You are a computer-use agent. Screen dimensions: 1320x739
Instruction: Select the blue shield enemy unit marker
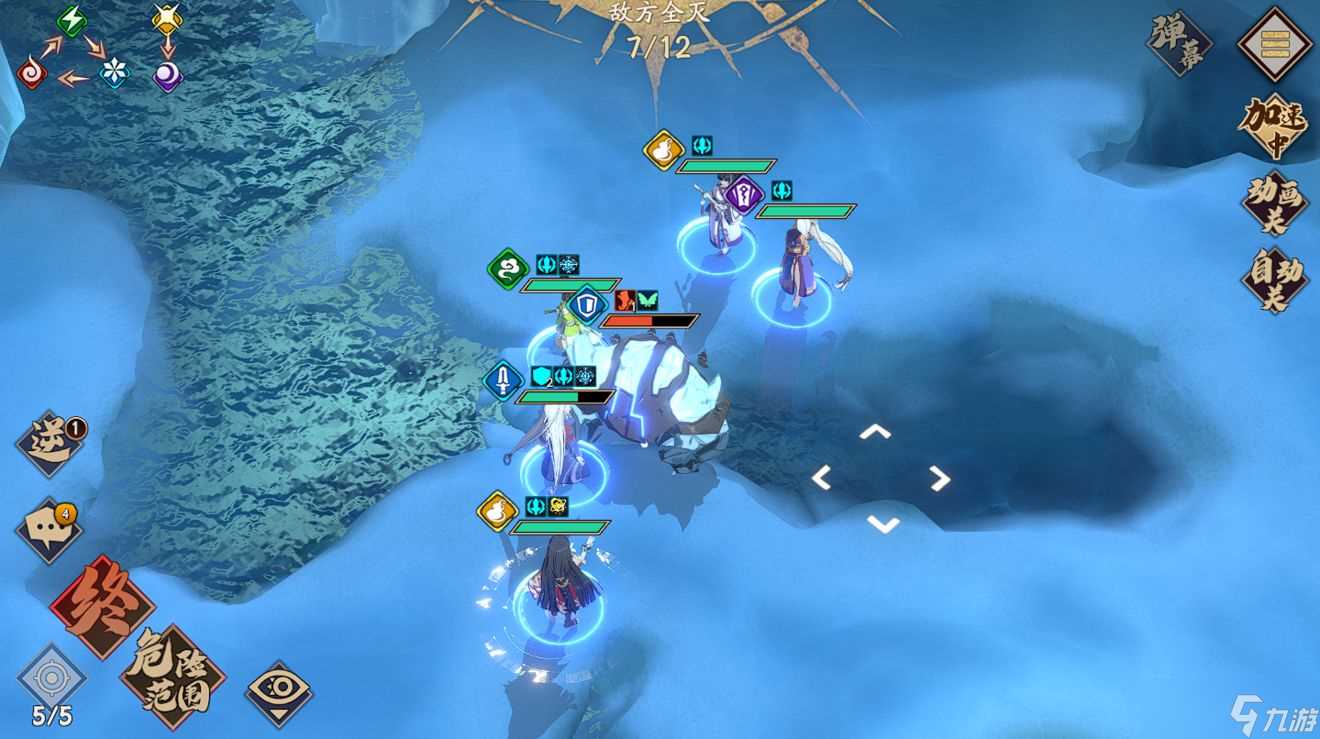pyautogui.click(x=587, y=305)
